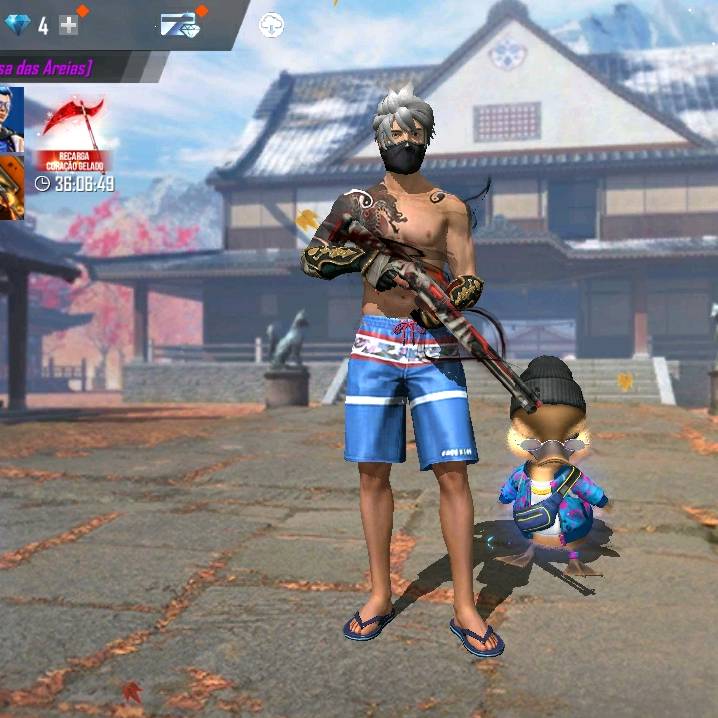
Task: Tap the plus button to add diamonds
Action: [68, 25]
